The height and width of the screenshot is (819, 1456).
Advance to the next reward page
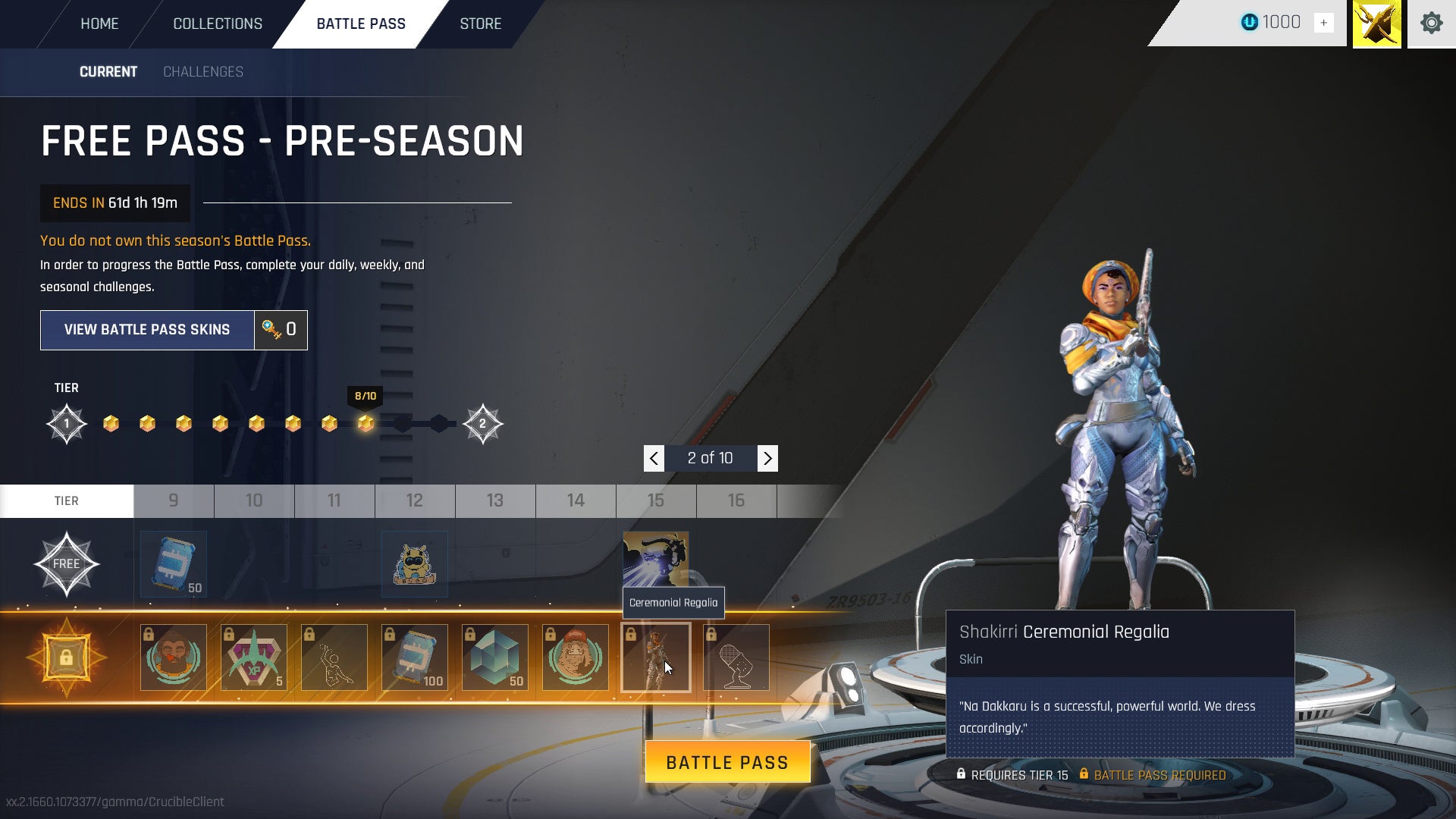(x=767, y=458)
